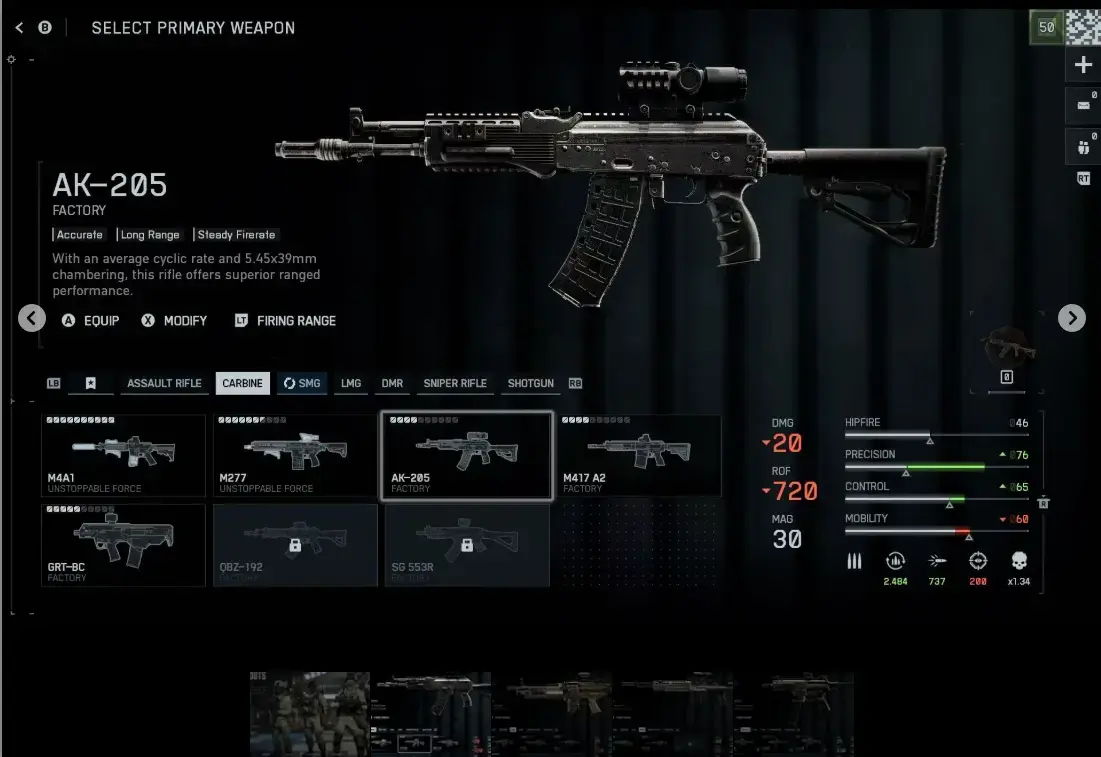Image resolution: width=1101 pixels, height=757 pixels.
Task: Open the favorites bookmark tab
Action: [91, 383]
